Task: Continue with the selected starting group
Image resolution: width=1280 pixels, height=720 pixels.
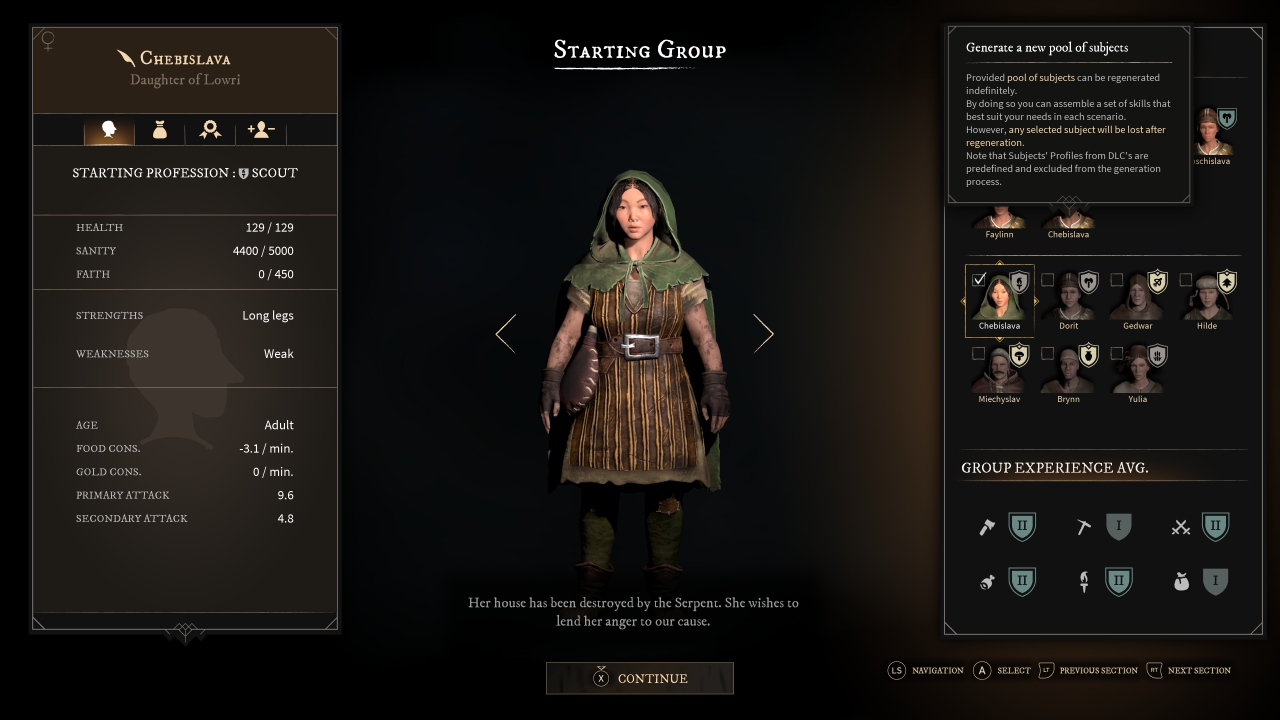Action: pyautogui.click(x=640, y=678)
